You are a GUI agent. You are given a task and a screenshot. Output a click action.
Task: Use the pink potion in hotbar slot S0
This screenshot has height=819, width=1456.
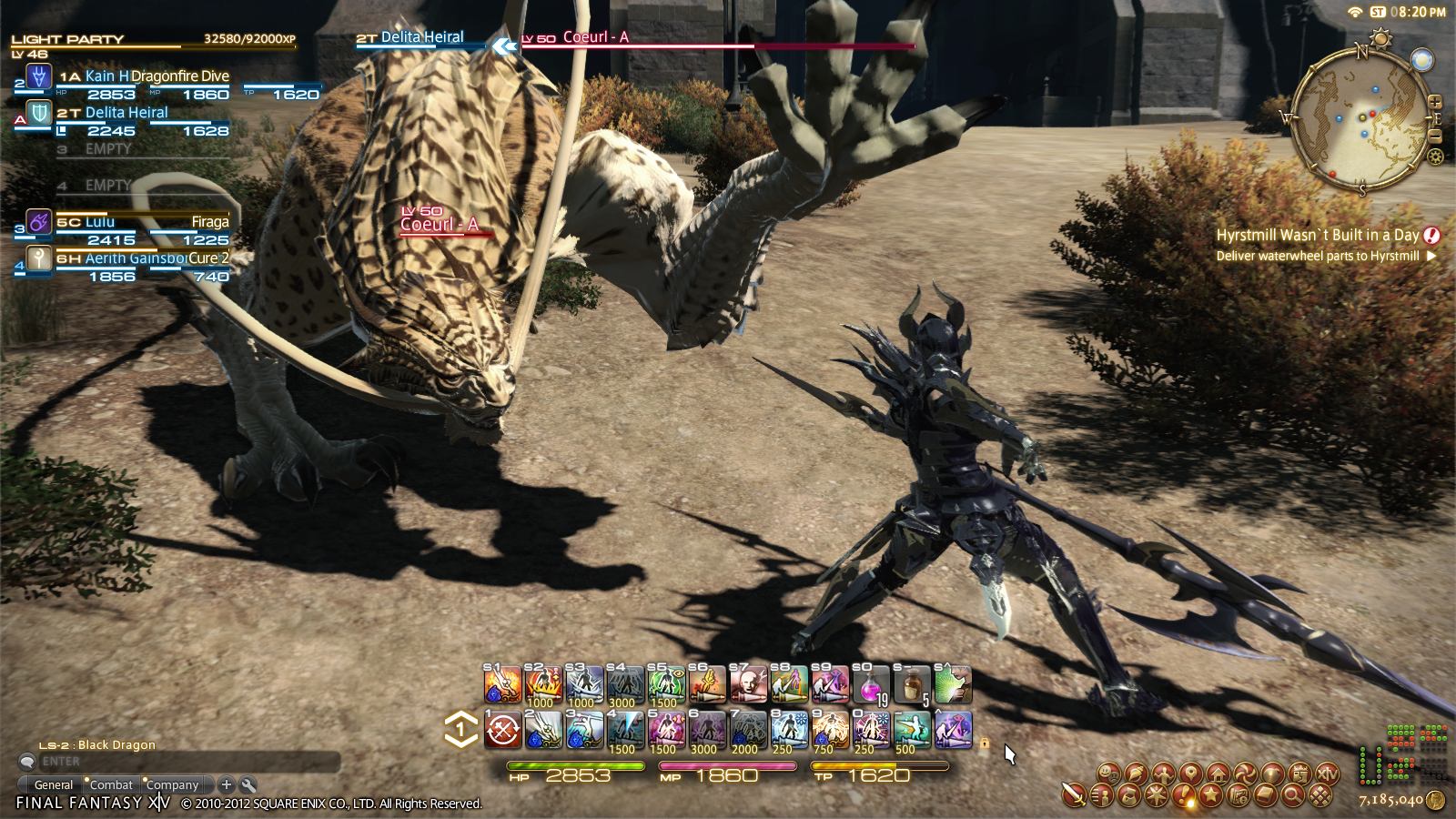pyautogui.click(x=871, y=685)
